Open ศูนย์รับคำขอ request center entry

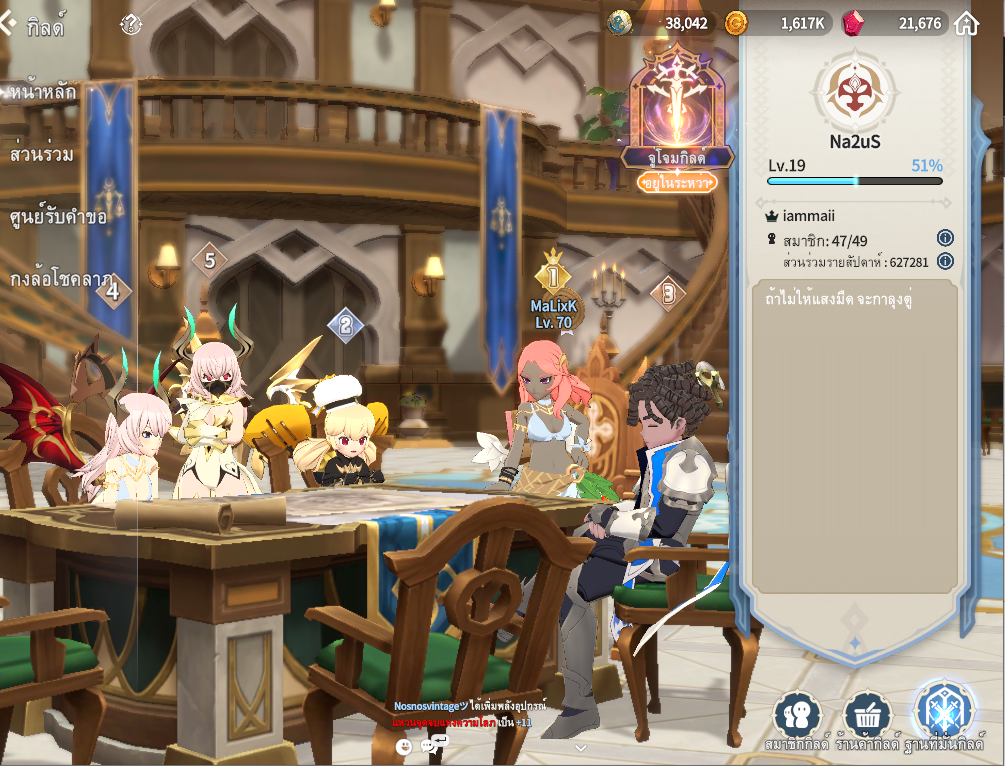pos(57,217)
